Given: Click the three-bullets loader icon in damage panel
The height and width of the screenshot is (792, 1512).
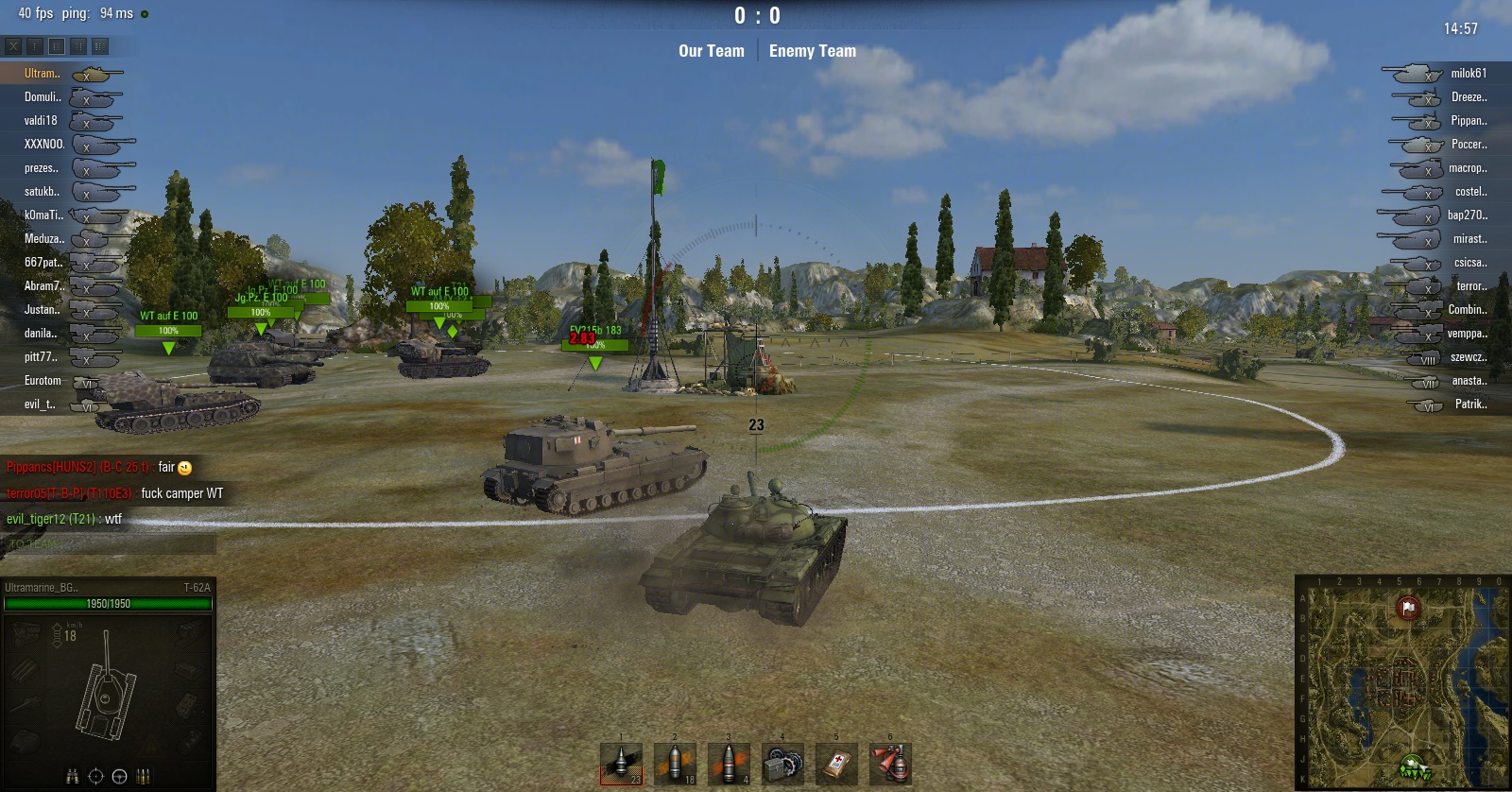Looking at the screenshot, I should (x=144, y=777).
